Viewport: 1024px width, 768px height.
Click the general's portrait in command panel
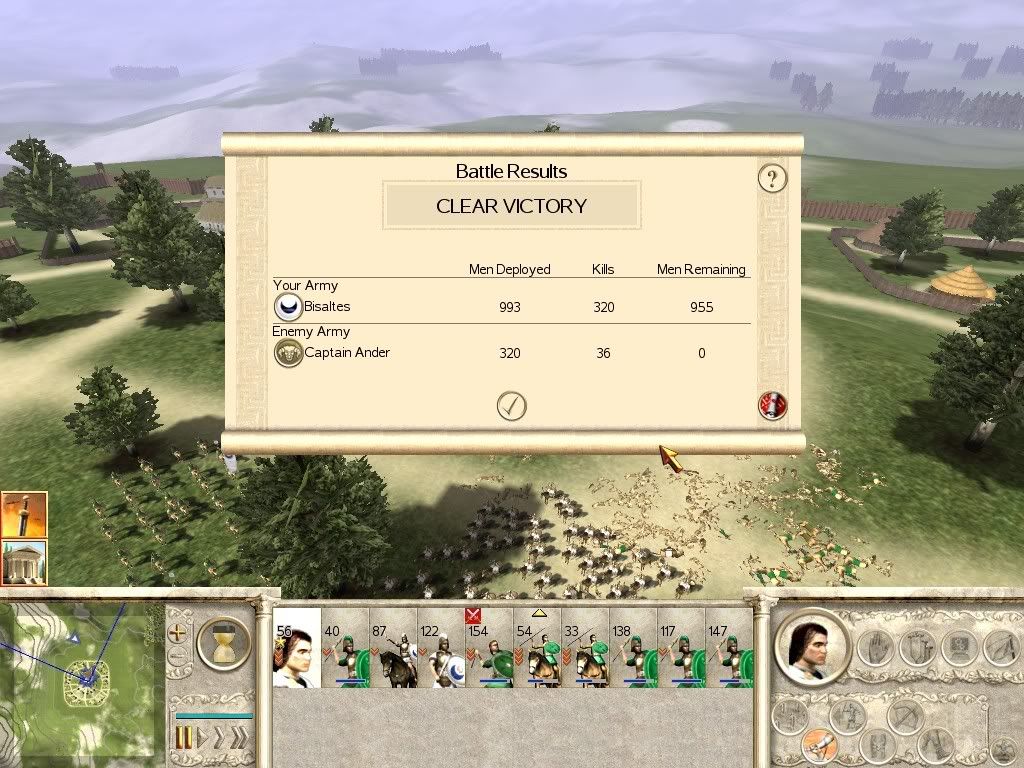click(x=813, y=647)
